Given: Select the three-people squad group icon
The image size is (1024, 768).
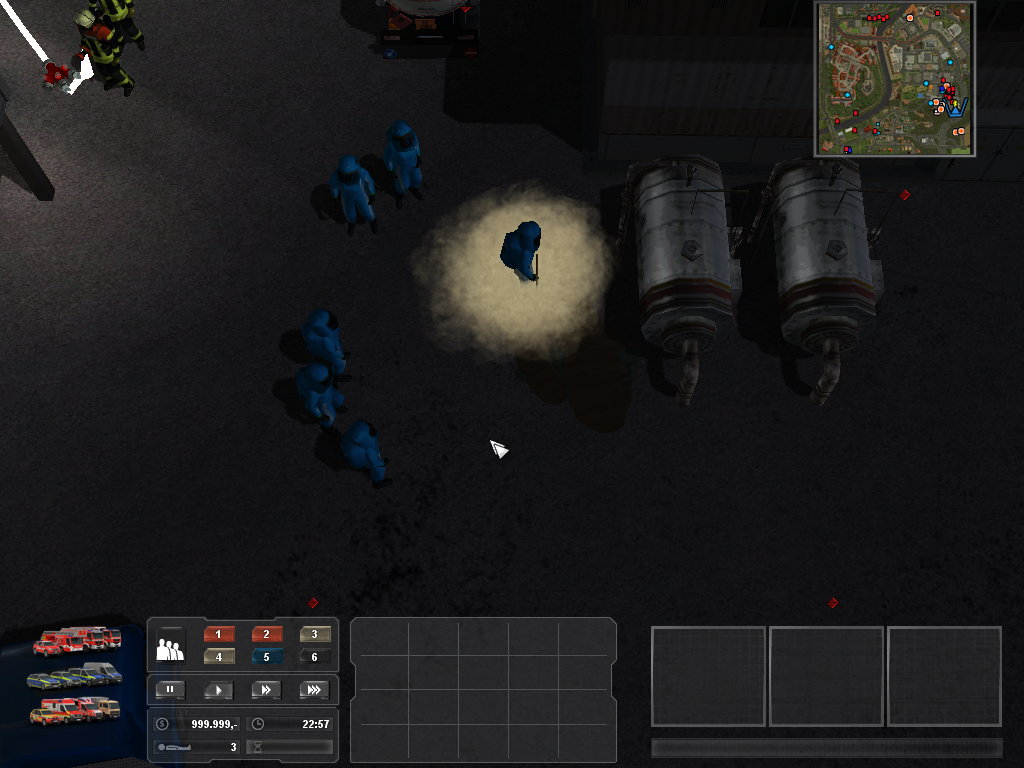Looking at the screenshot, I should click(x=170, y=648).
